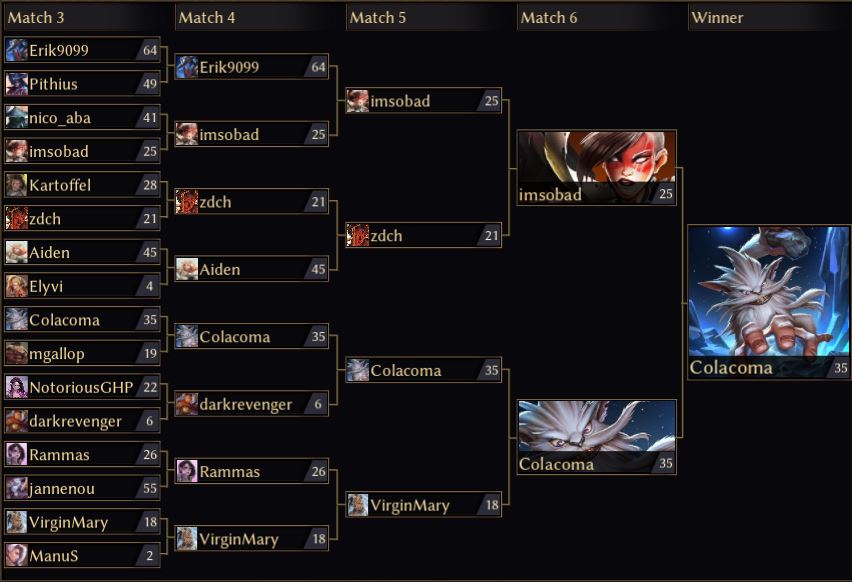
Task: Choose Rammas under Match 4
Action: coord(252,472)
